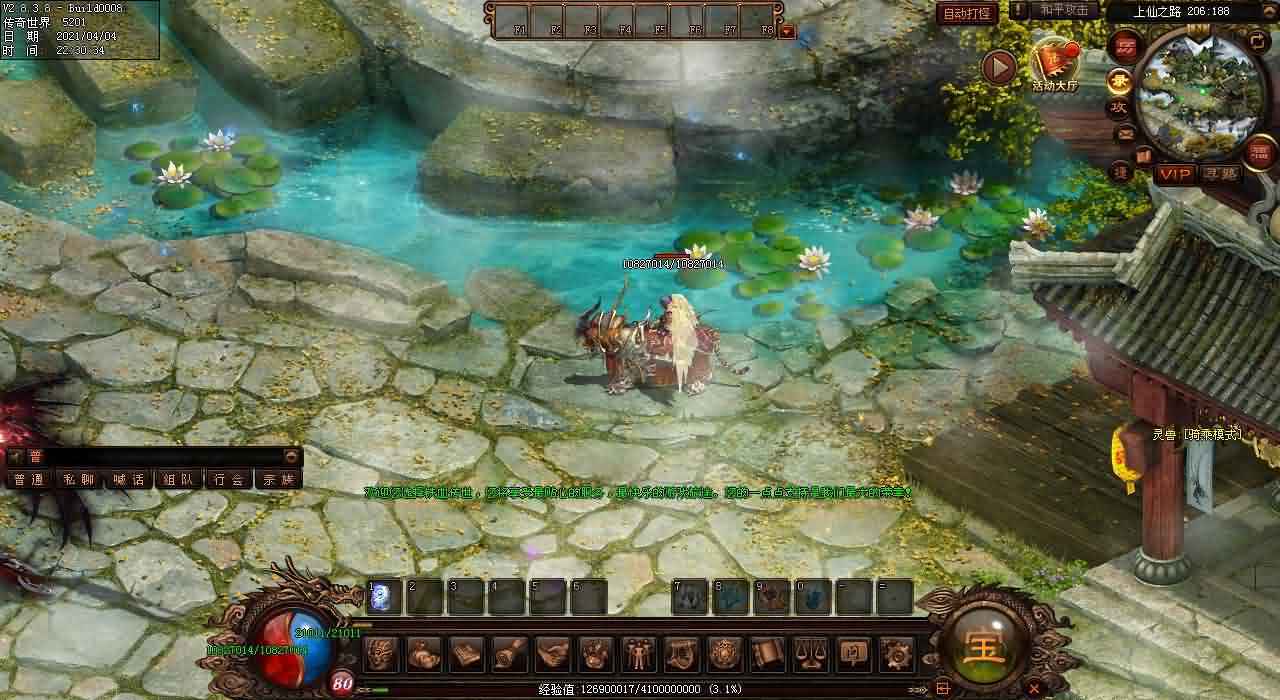
Task: Toggle the 自动打怪 auto-fight button
Action: click(x=968, y=14)
